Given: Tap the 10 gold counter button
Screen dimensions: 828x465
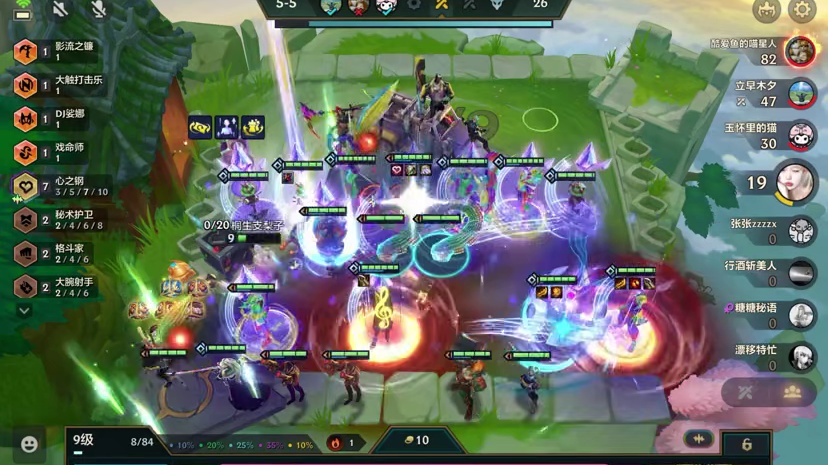Looking at the screenshot, I should tap(417, 441).
